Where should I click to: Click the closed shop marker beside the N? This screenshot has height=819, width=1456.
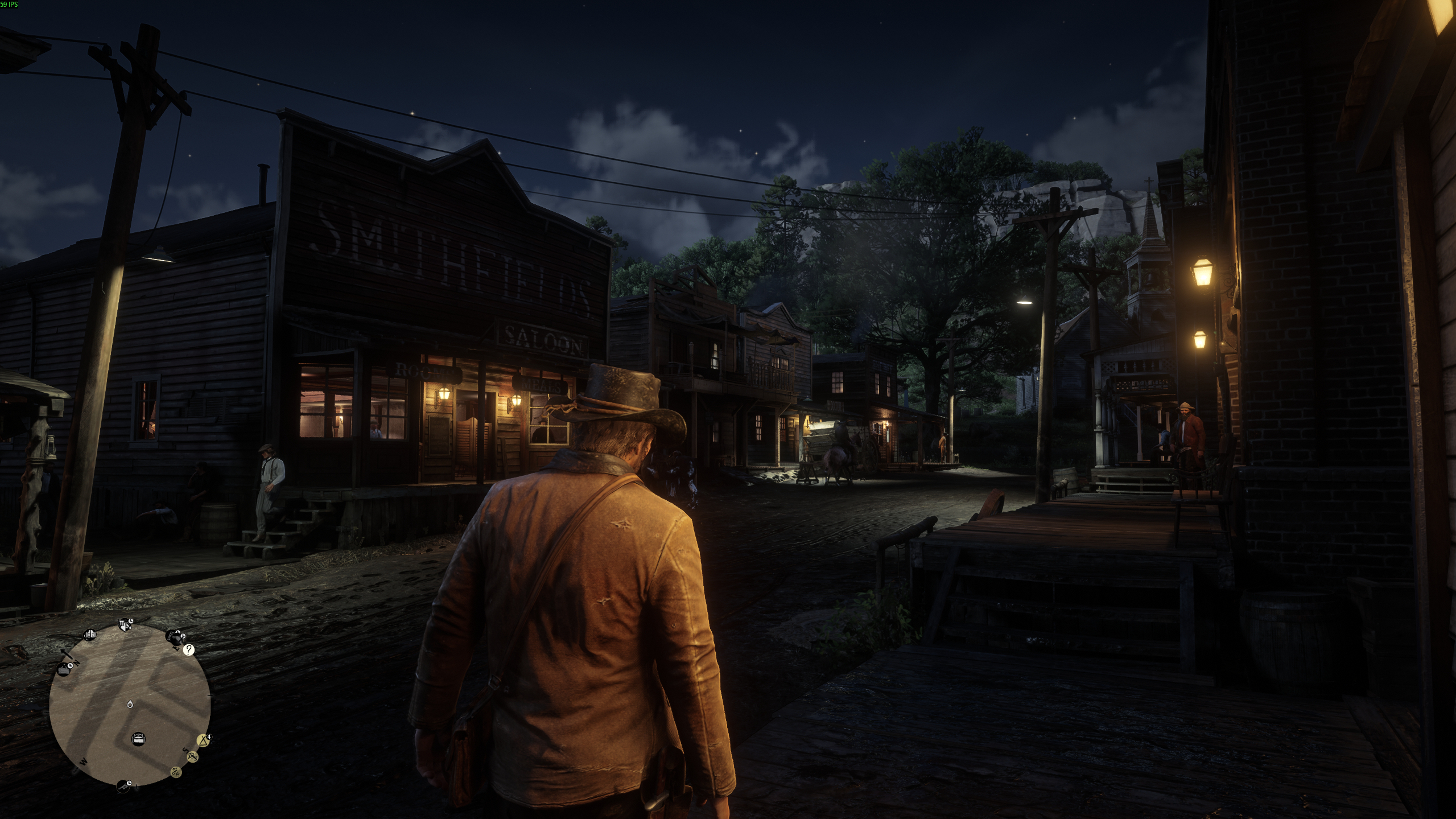64,669
